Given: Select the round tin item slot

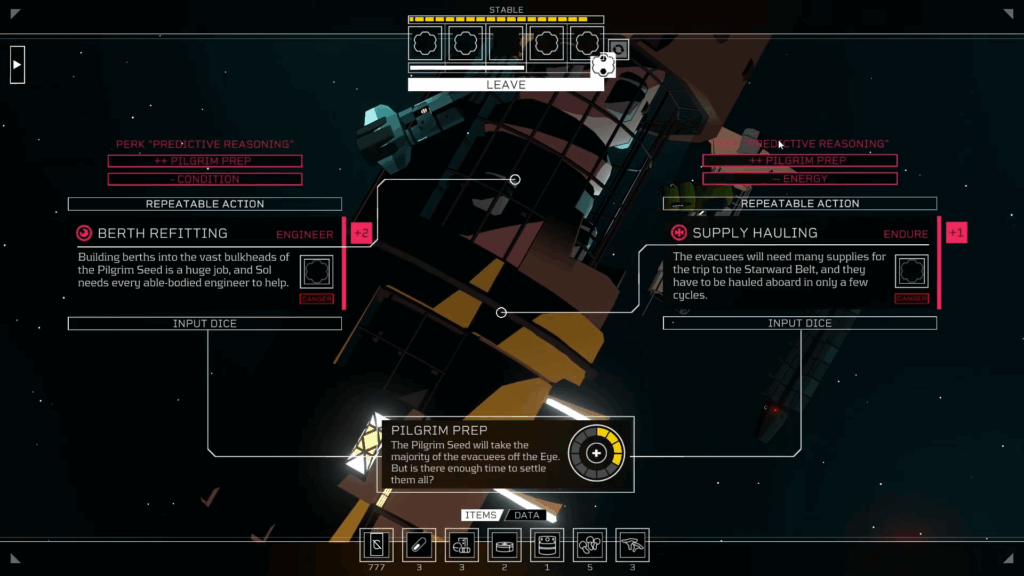Looking at the screenshot, I should click(x=505, y=545).
